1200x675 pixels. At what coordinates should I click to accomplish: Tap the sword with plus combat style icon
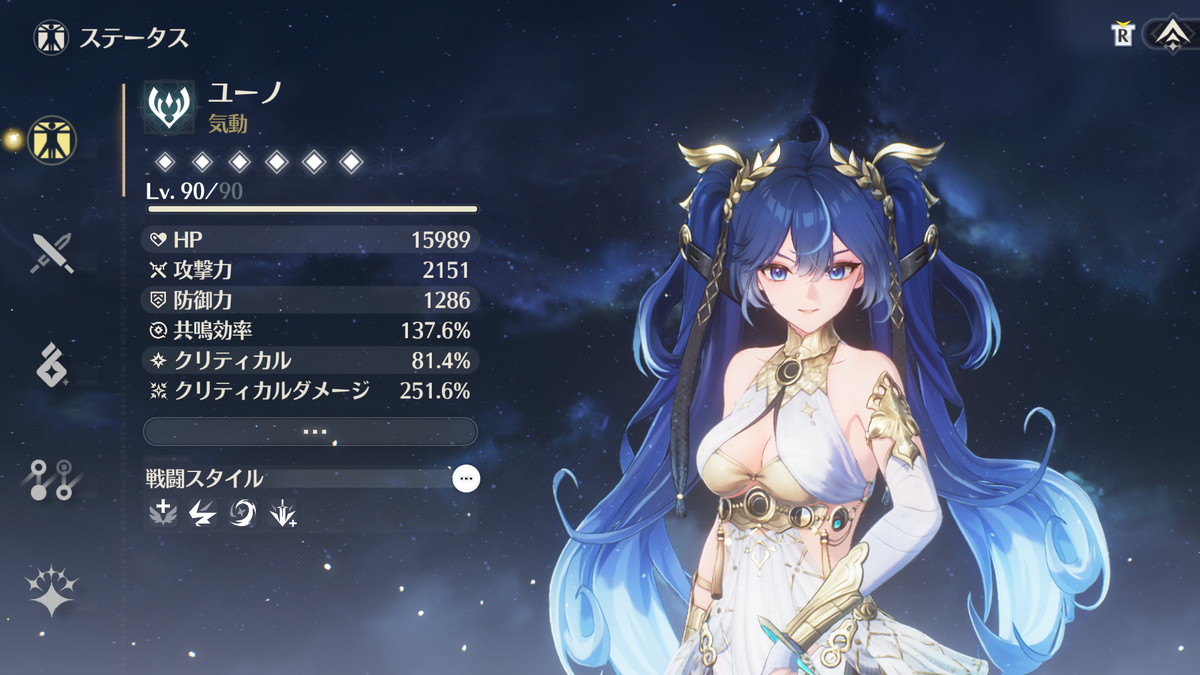coord(282,514)
